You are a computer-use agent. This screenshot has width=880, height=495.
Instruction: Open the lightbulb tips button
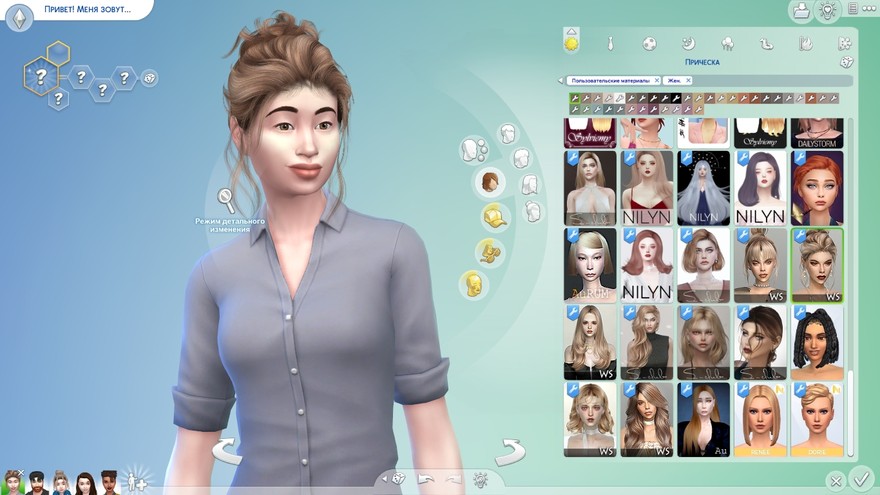[x=828, y=11]
